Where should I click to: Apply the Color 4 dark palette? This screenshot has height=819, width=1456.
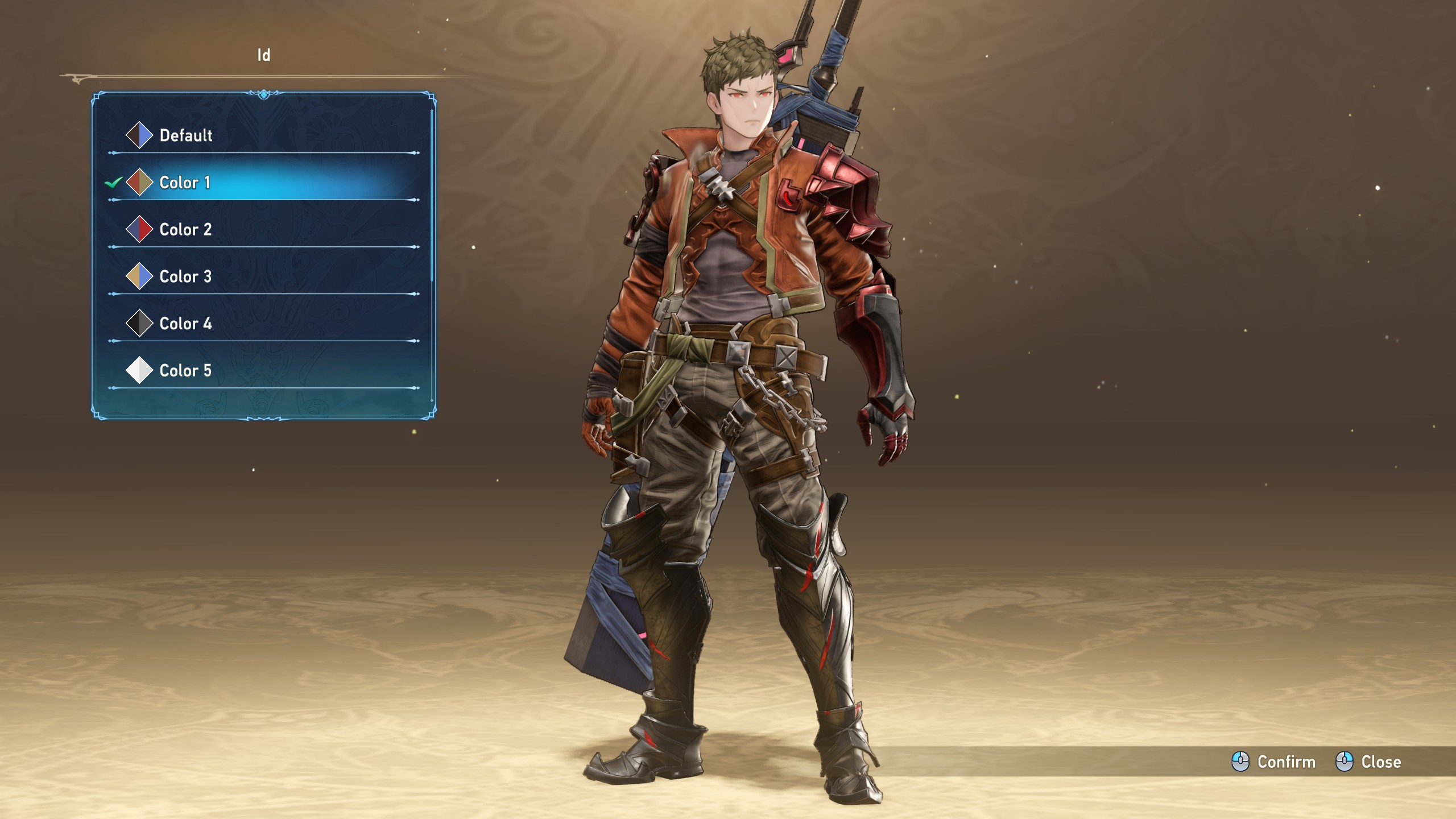point(185,324)
